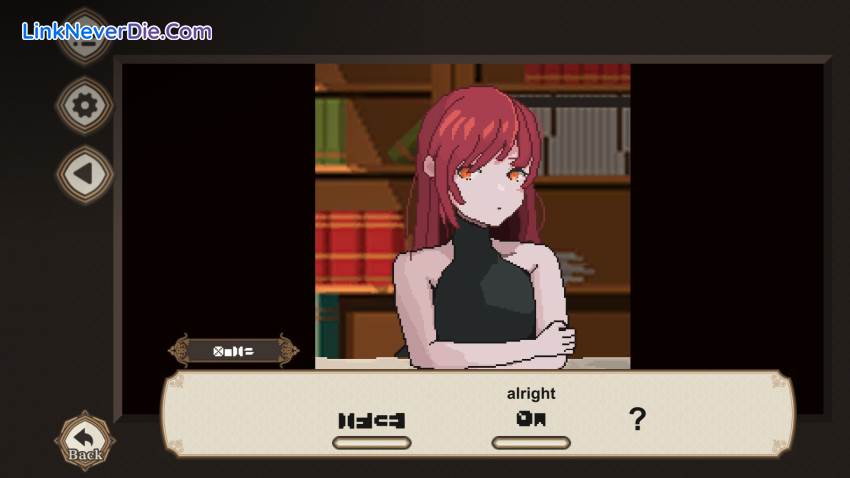Click the question mark in the dialogue
The height and width of the screenshot is (478, 850).
point(637,419)
